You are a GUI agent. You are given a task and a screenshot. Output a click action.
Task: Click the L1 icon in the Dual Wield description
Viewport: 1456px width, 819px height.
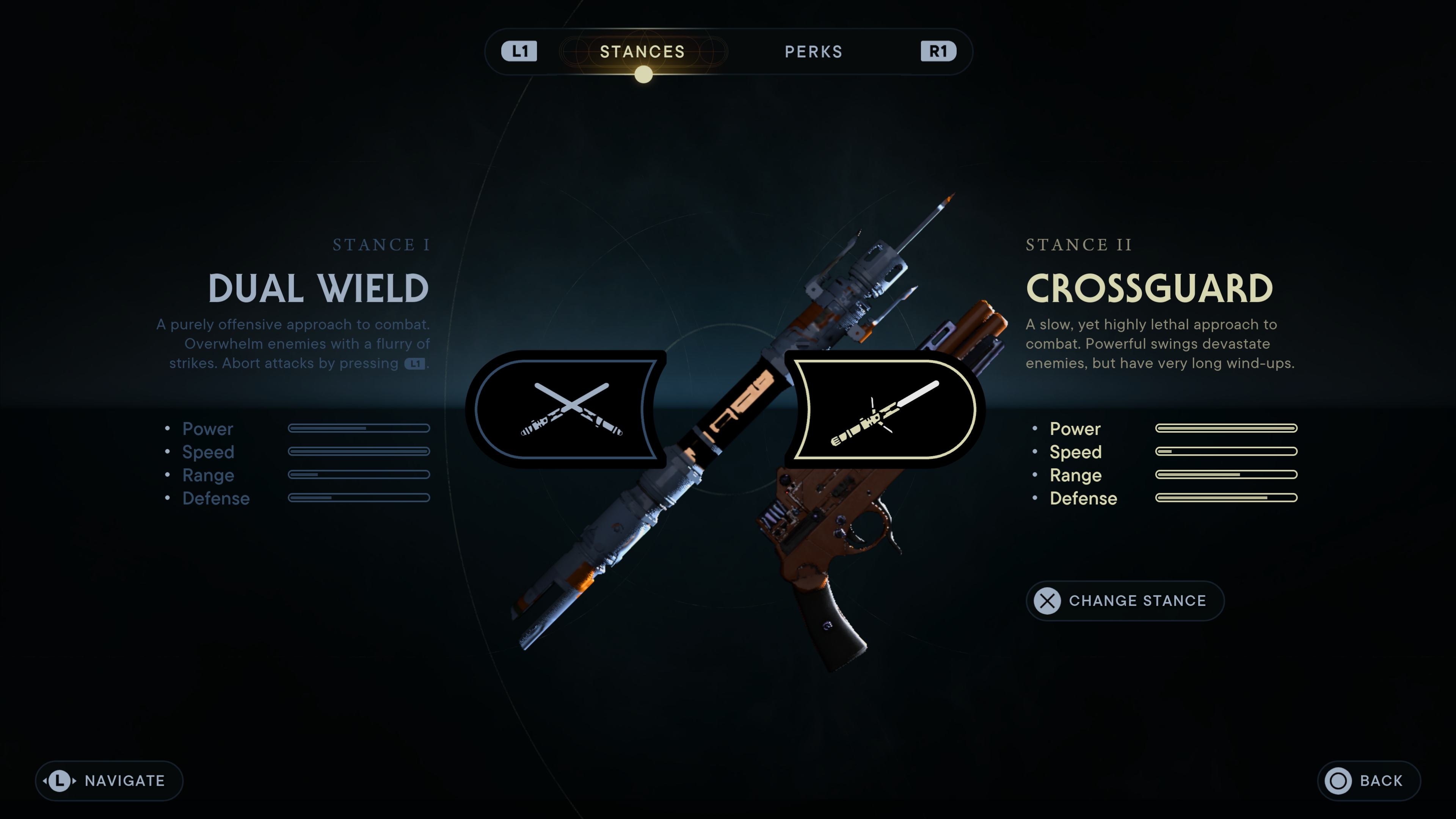point(416,364)
